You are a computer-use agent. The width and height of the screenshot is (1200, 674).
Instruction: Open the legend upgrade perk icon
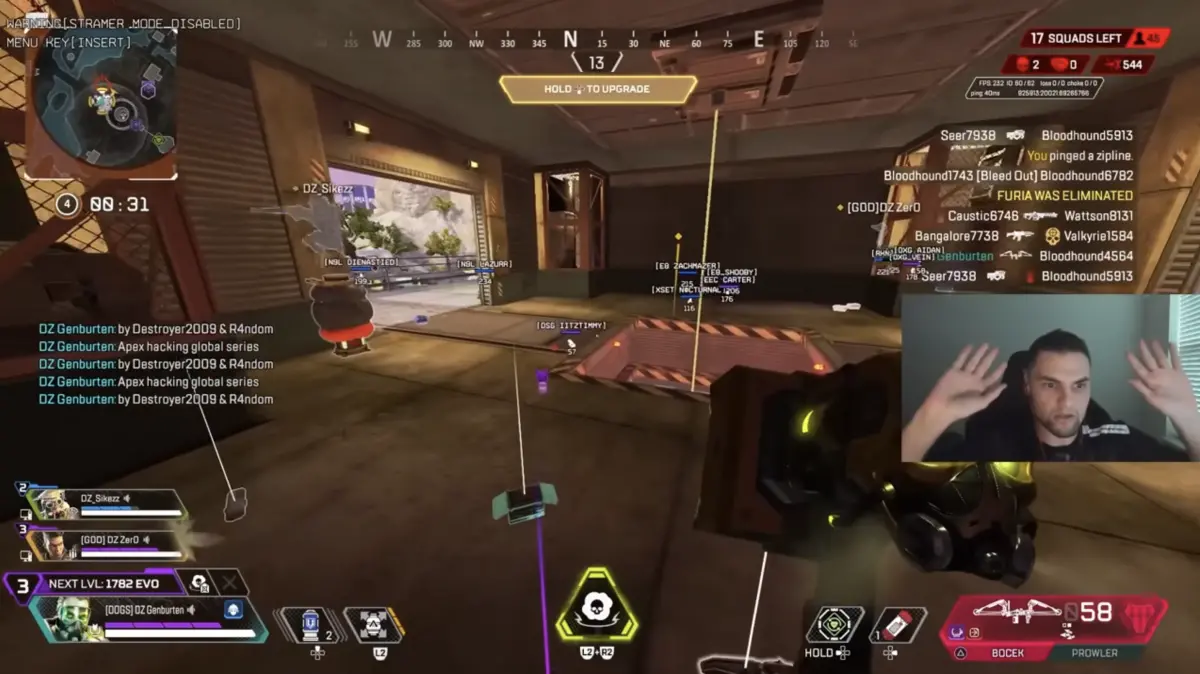[x=199, y=583]
